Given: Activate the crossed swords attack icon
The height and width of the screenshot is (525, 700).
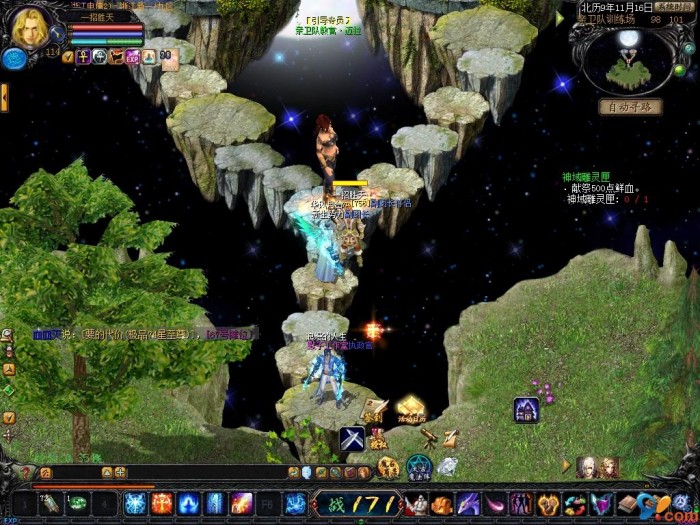Looking at the screenshot, I should [x=350, y=437].
